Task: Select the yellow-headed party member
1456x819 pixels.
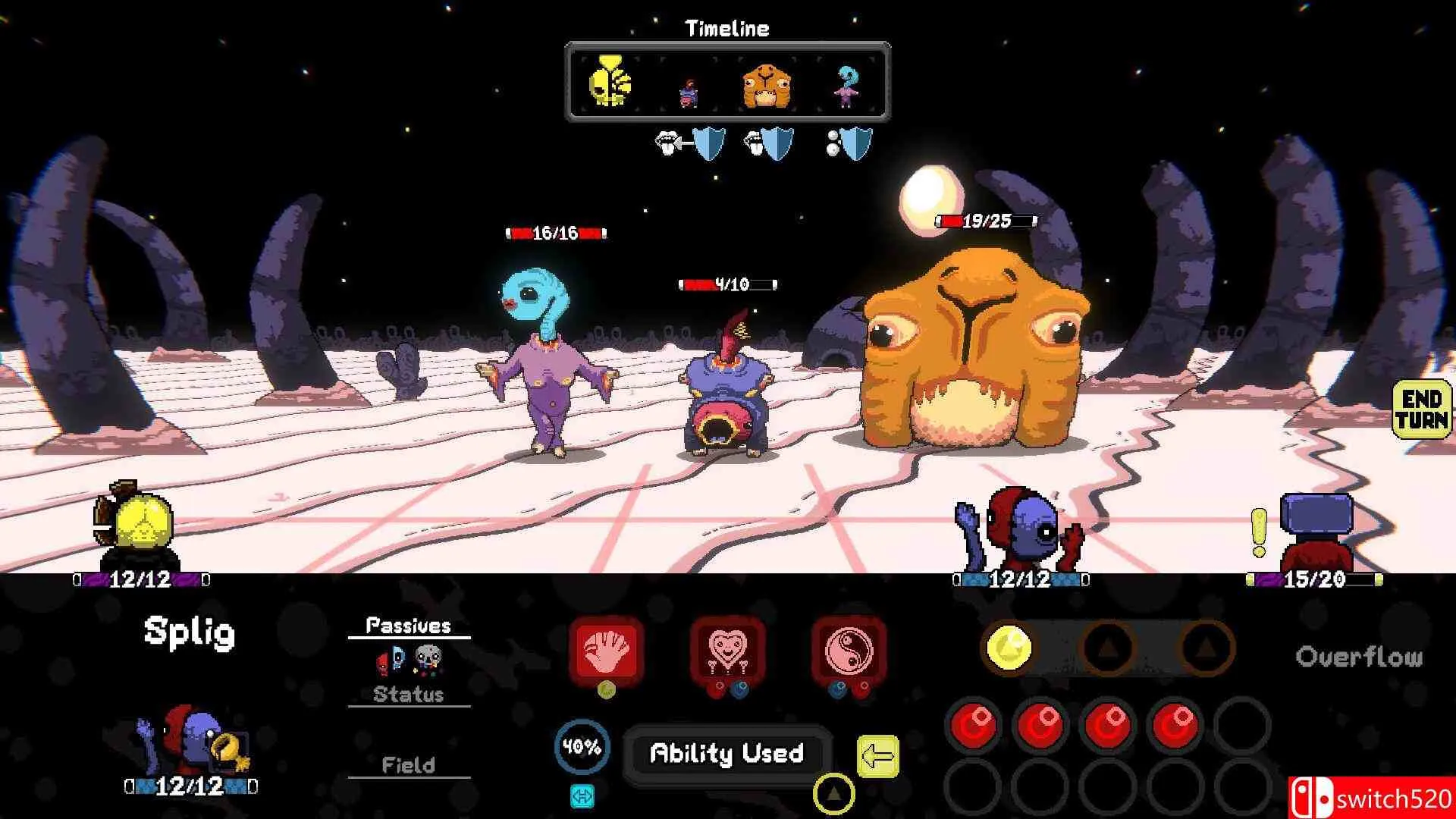Action: pyautogui.click(x=136, y=523)
